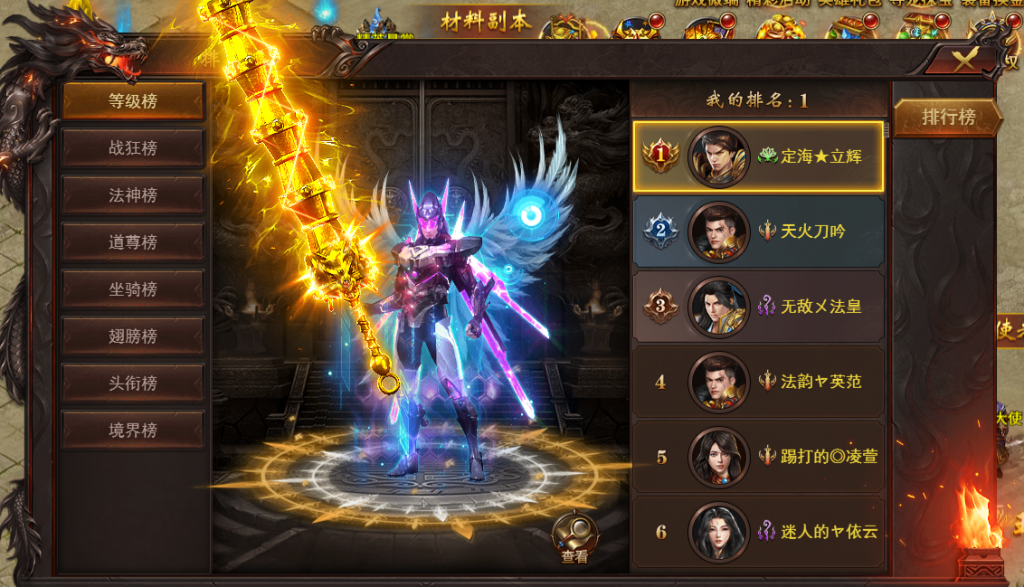
Task: Open the 法神榜 ranking list
Action: coord(133,195)
